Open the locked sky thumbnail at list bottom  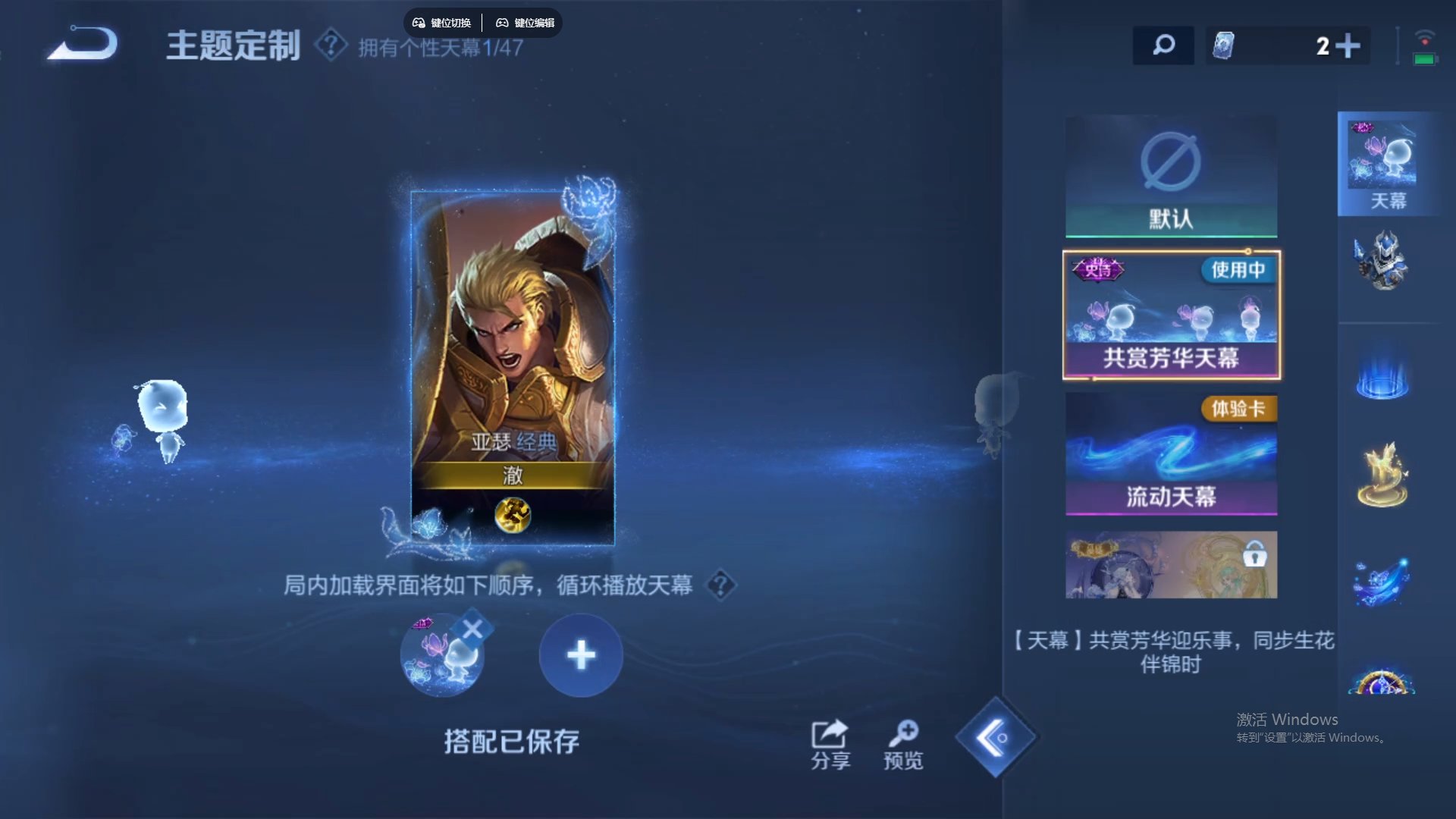[1172, 564]
